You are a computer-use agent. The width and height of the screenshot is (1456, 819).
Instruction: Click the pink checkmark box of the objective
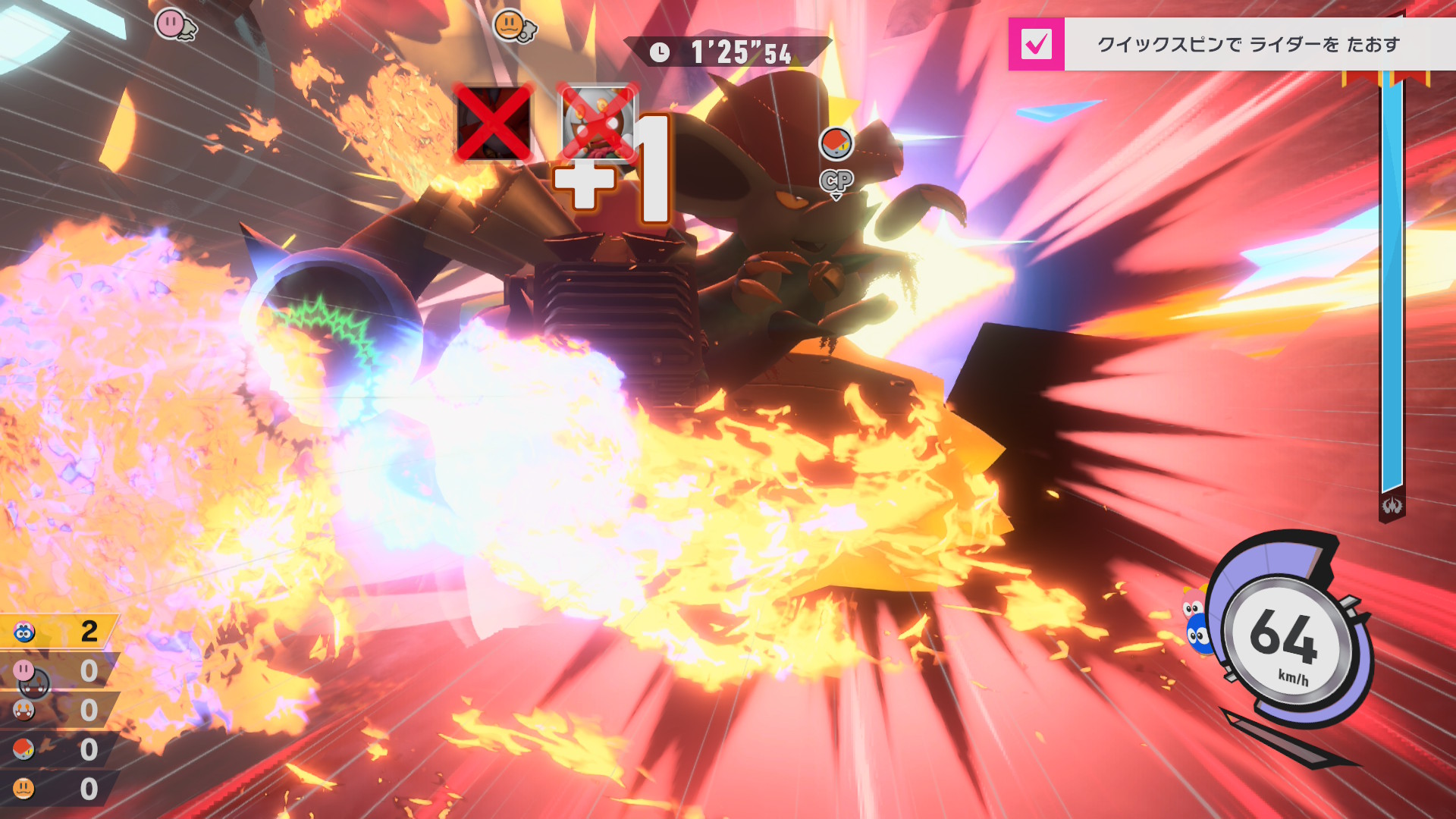1036,44
